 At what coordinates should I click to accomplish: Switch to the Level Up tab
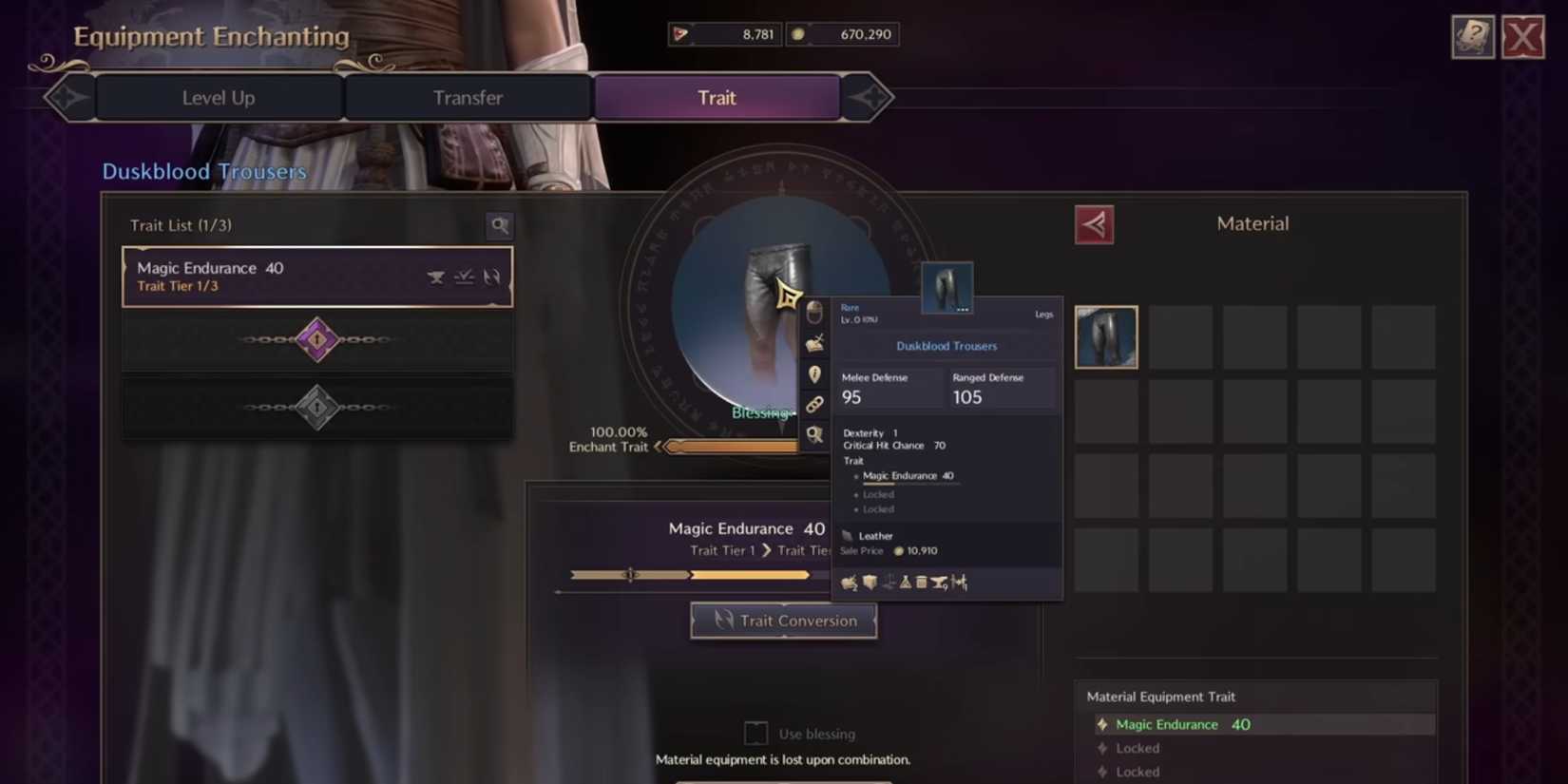pos(219,97)
